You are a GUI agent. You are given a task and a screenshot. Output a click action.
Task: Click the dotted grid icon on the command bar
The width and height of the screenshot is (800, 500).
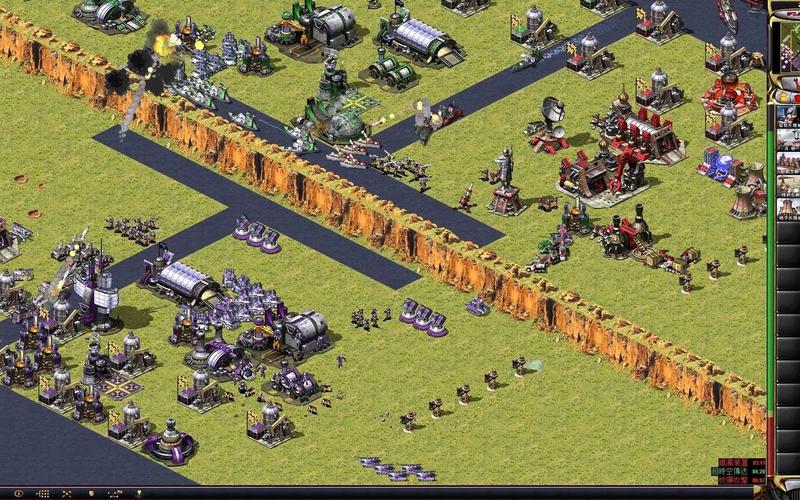tap(43, 494)
